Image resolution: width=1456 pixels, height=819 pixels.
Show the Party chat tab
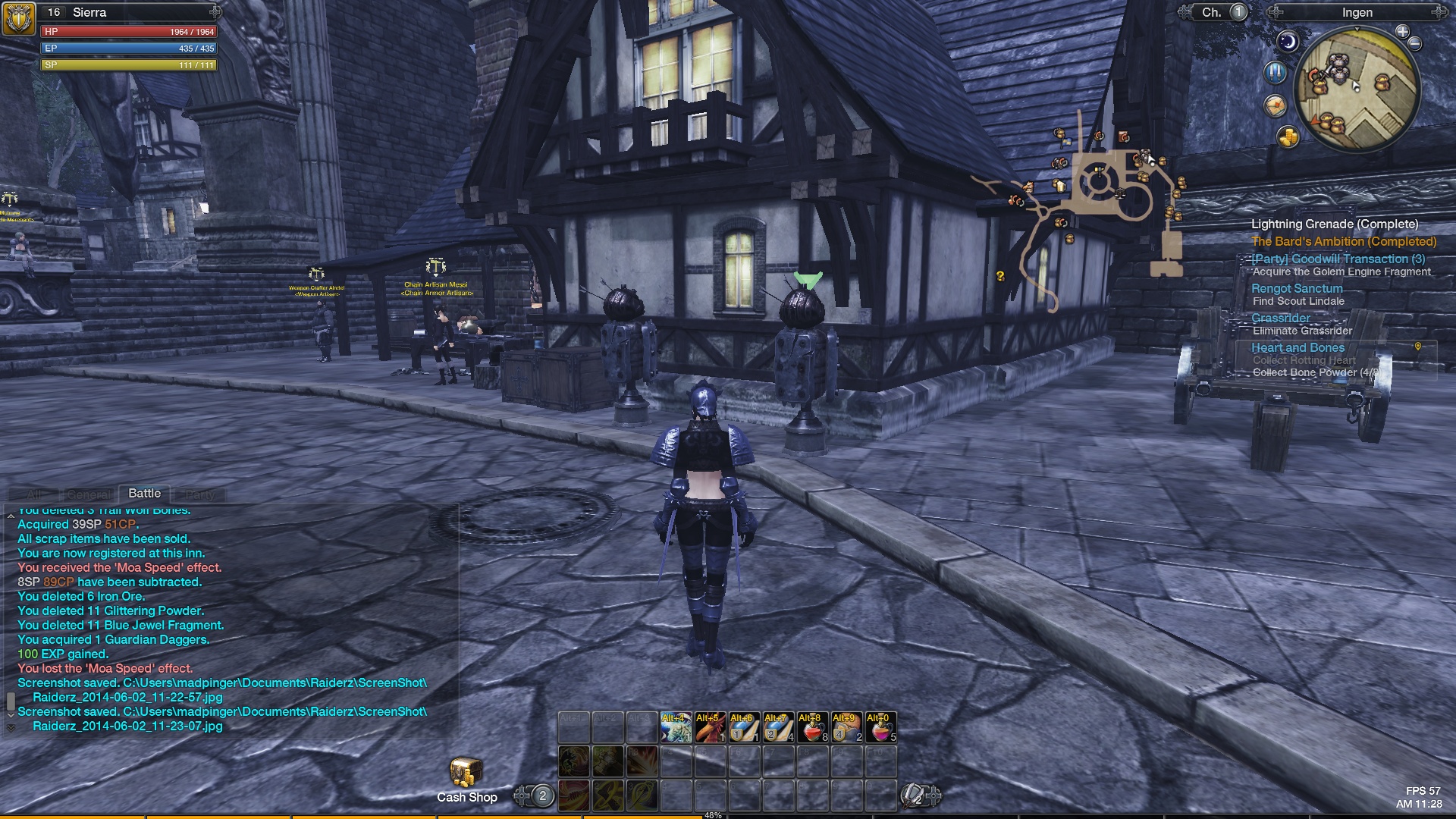click(x=200, y=494)
